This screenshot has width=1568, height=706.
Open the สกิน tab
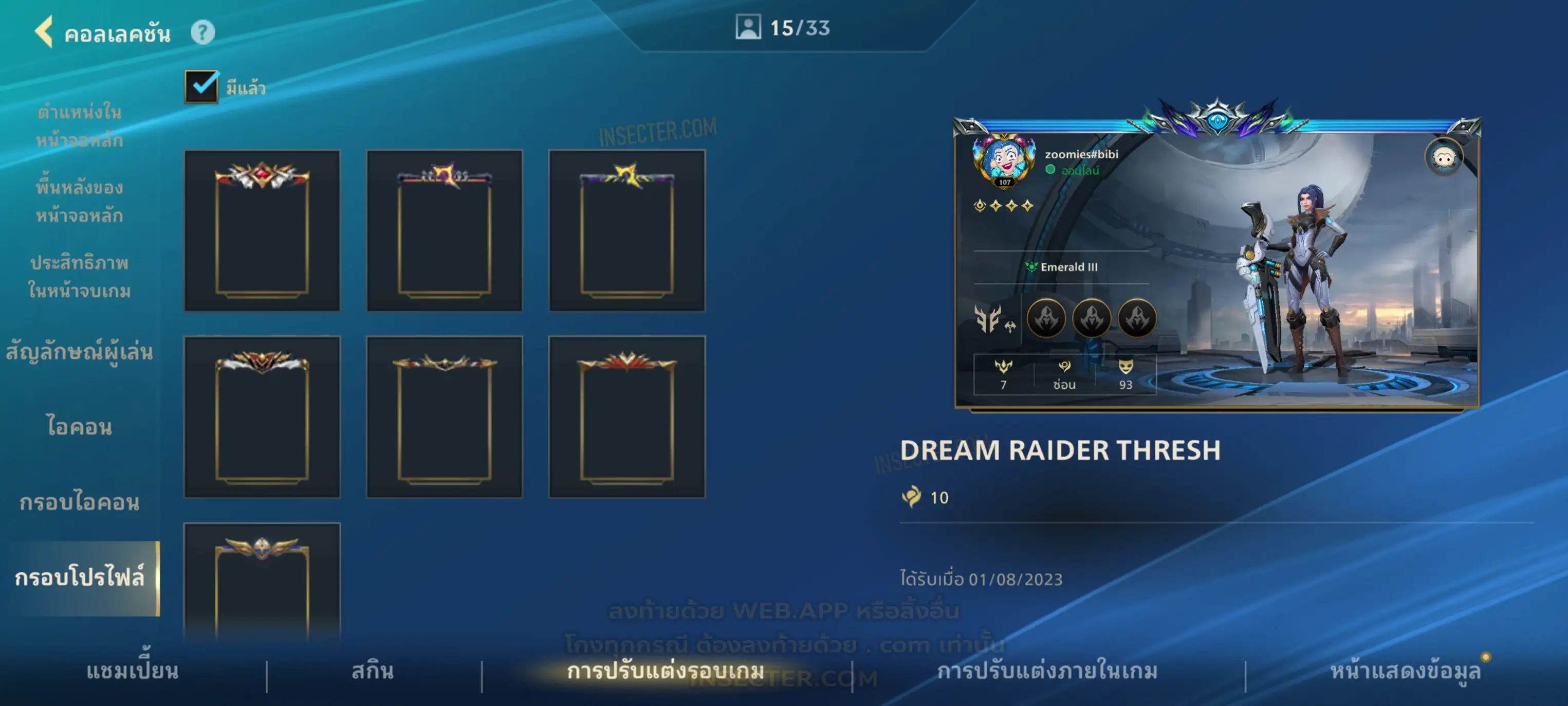click(373, 671)
